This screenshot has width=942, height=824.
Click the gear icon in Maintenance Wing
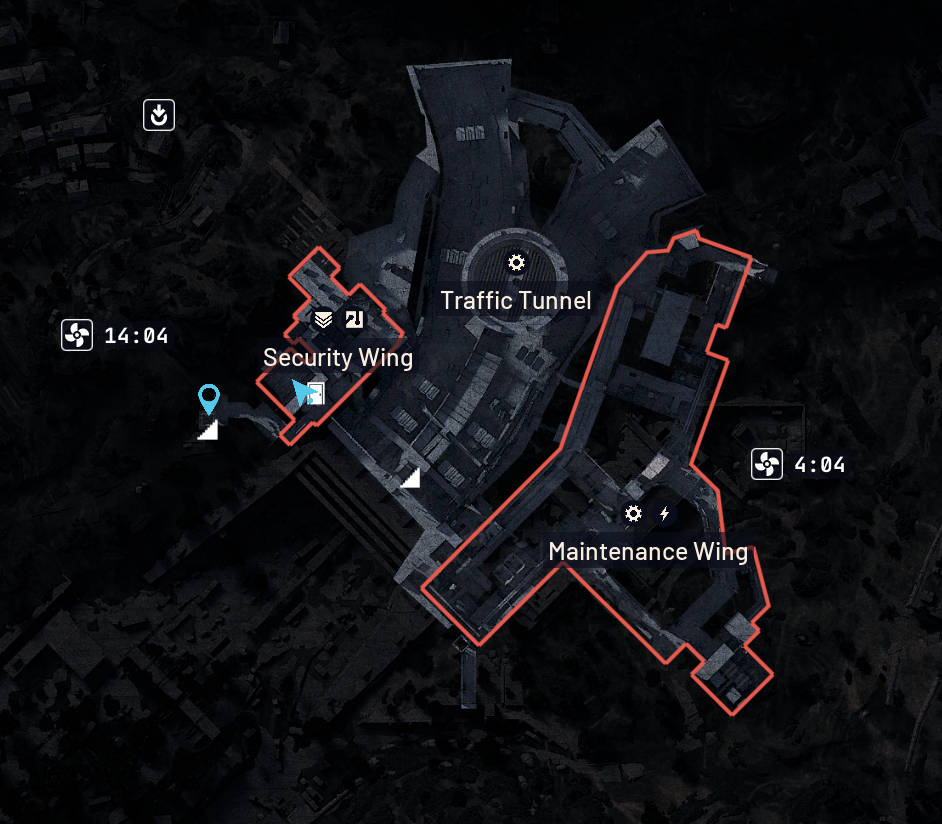(633, 514)
